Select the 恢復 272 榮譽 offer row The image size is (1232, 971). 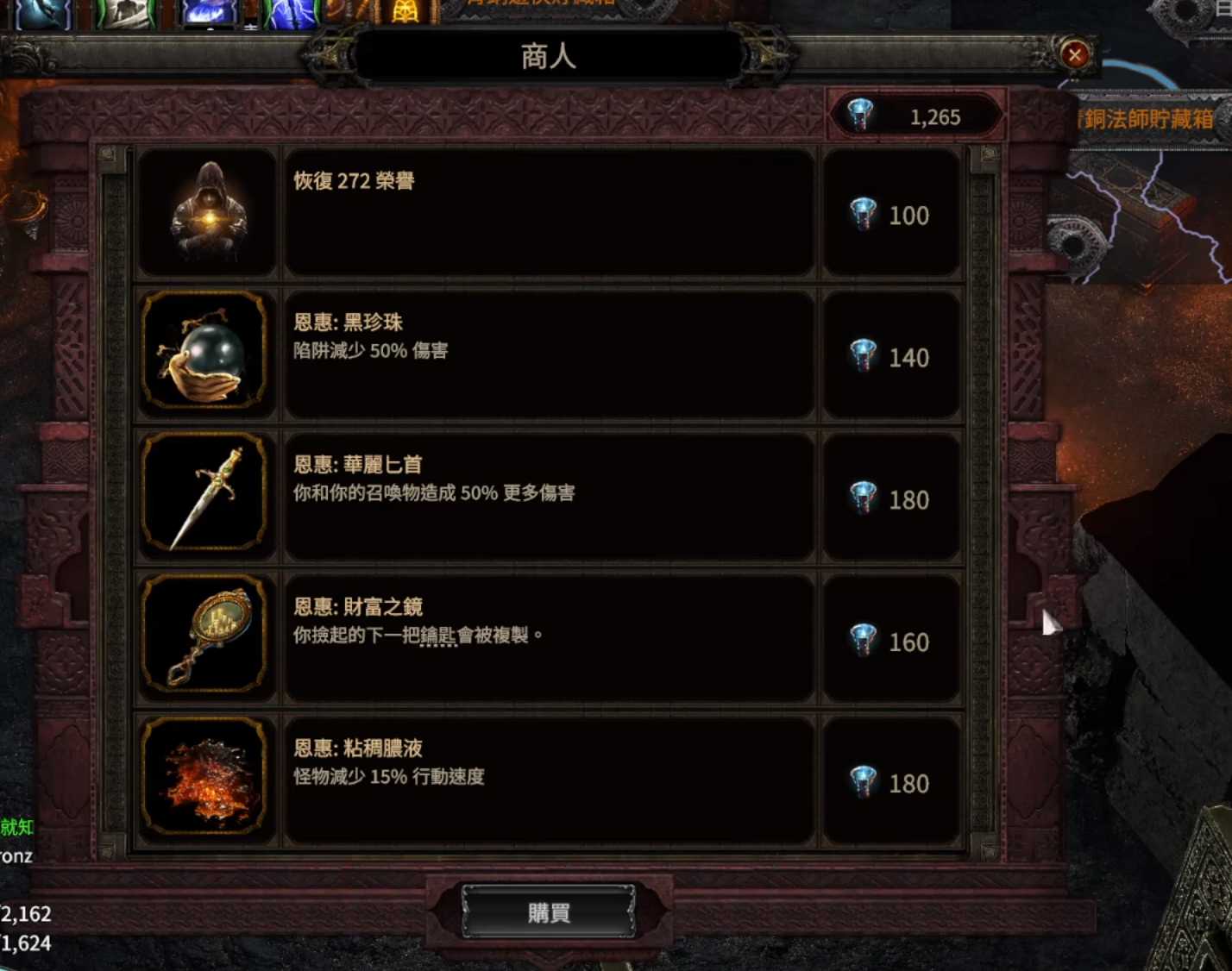point(549,211)
